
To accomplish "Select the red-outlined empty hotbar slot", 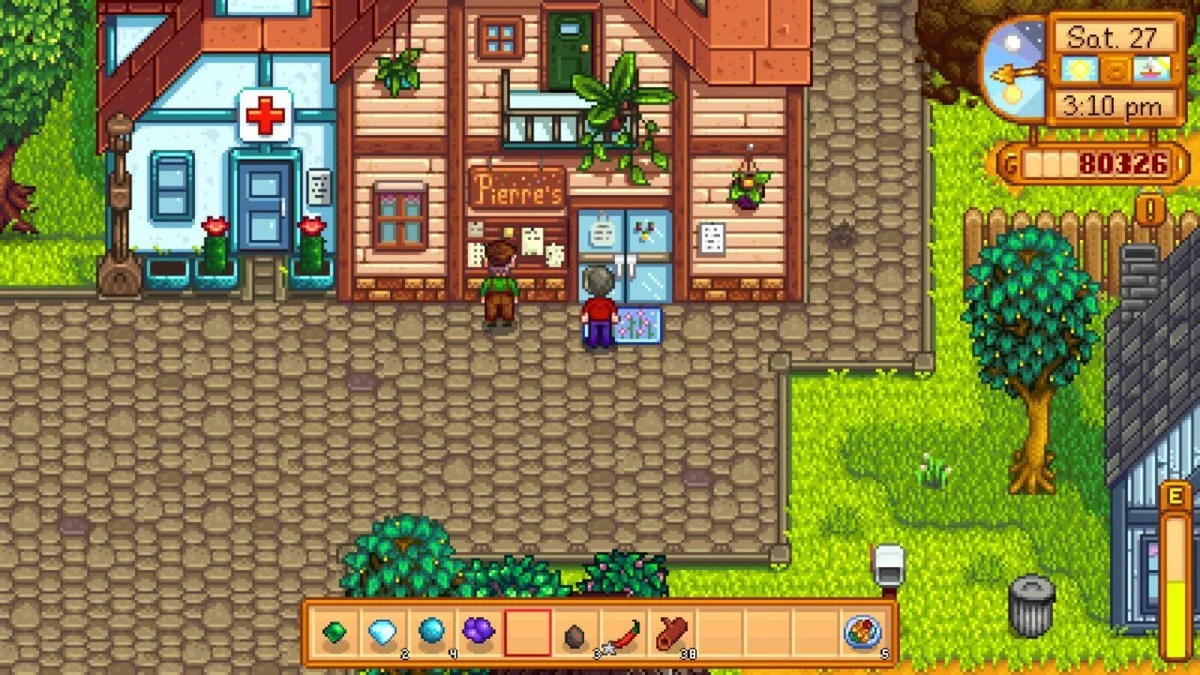I will 527,633.
